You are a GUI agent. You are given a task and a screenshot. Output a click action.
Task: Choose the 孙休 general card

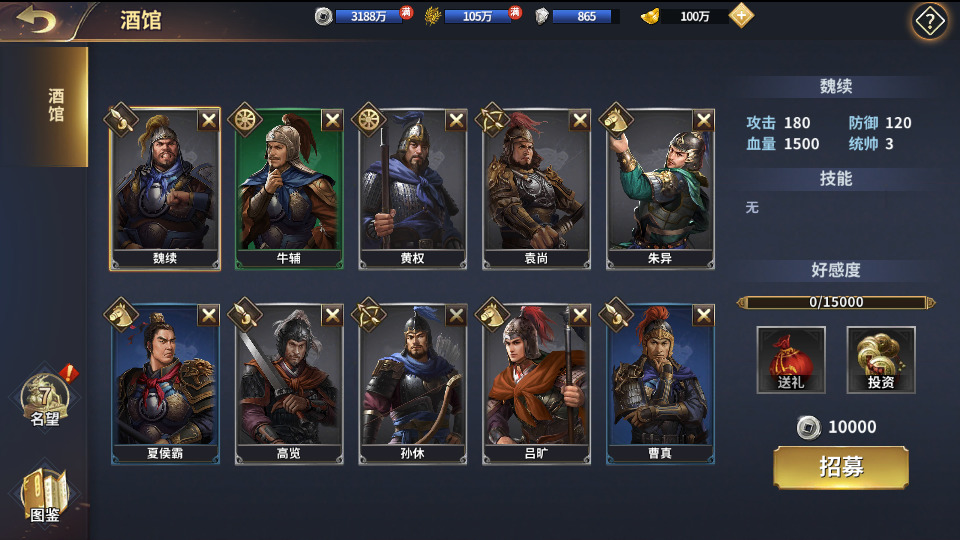[413, 384]
